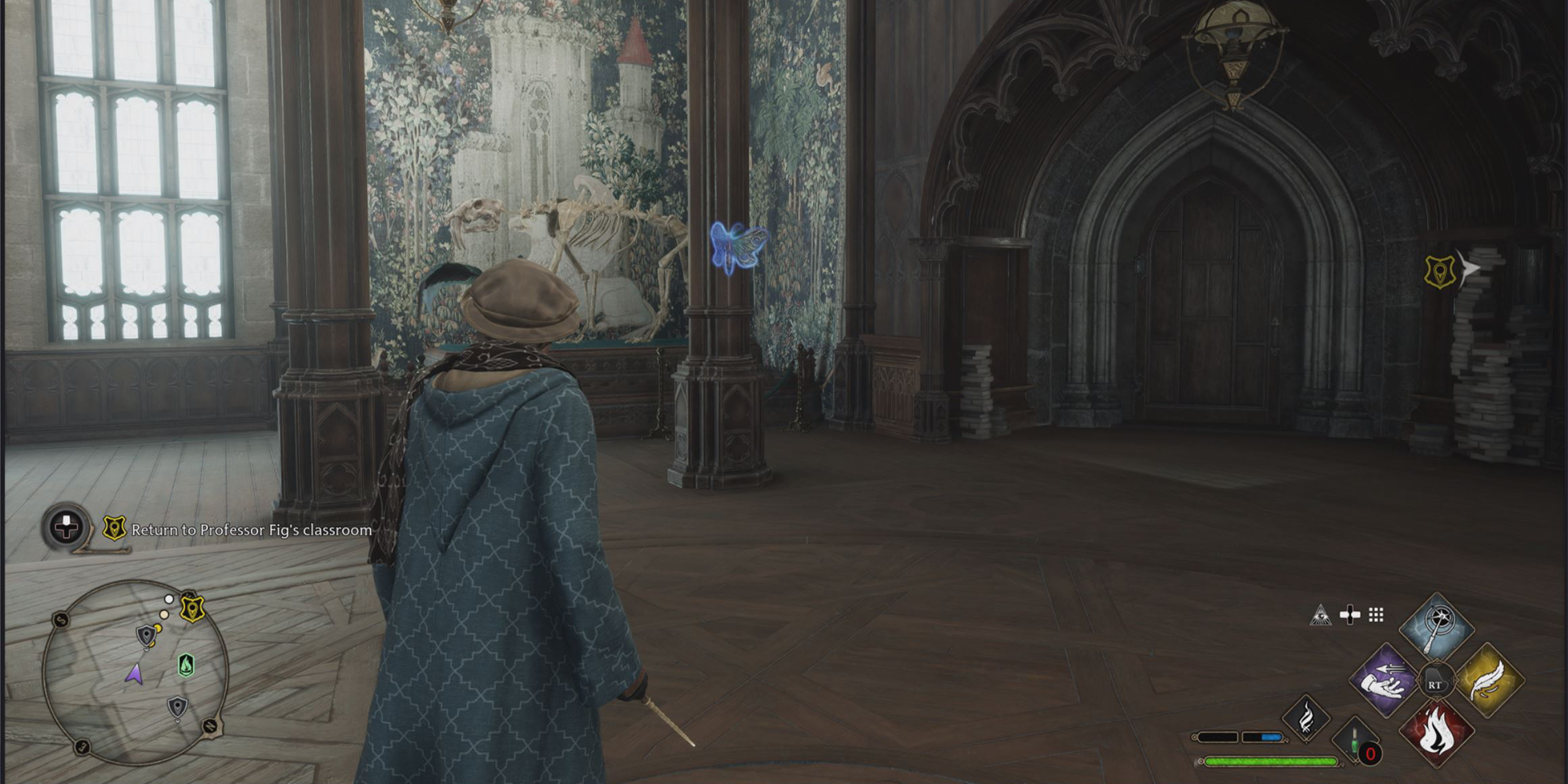Trigger the Ancient Magic wisp icon

[1306, 719]
